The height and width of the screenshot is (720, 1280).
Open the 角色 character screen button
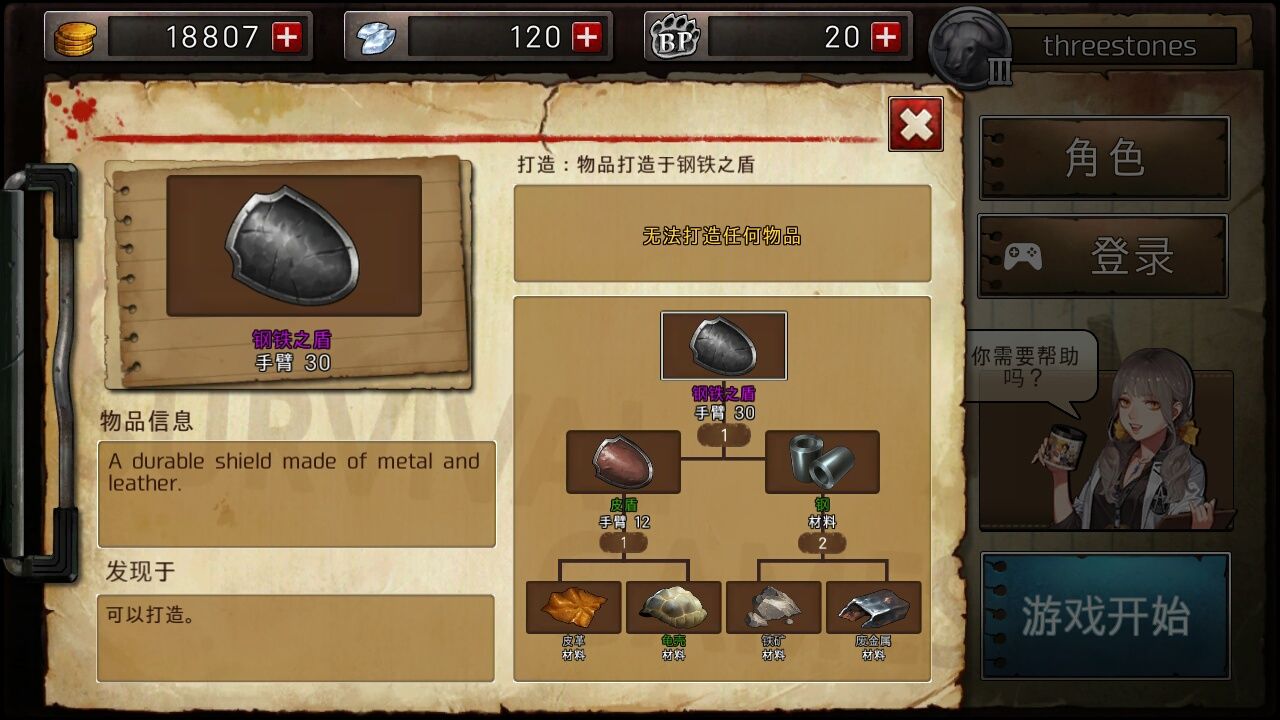1104,158
